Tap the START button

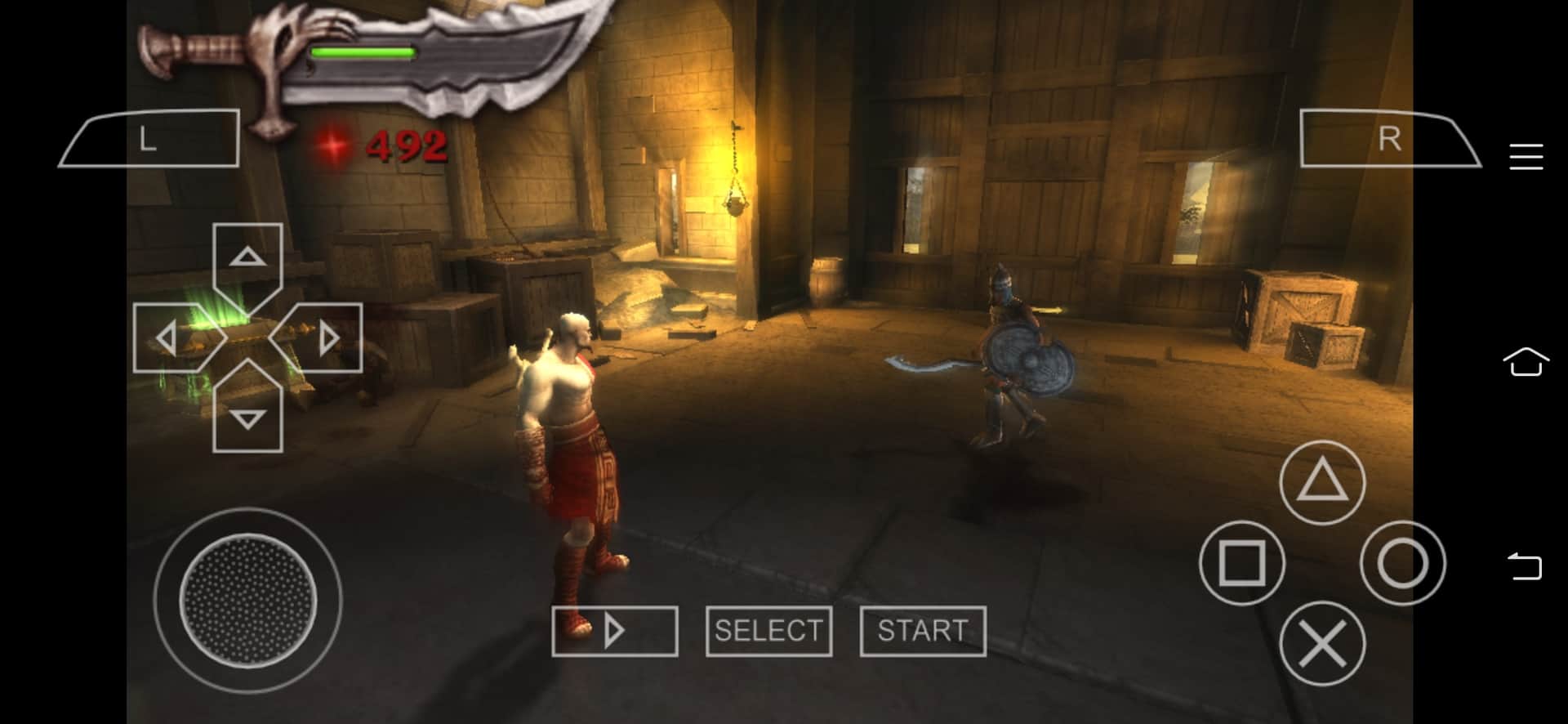click(923, 631)
